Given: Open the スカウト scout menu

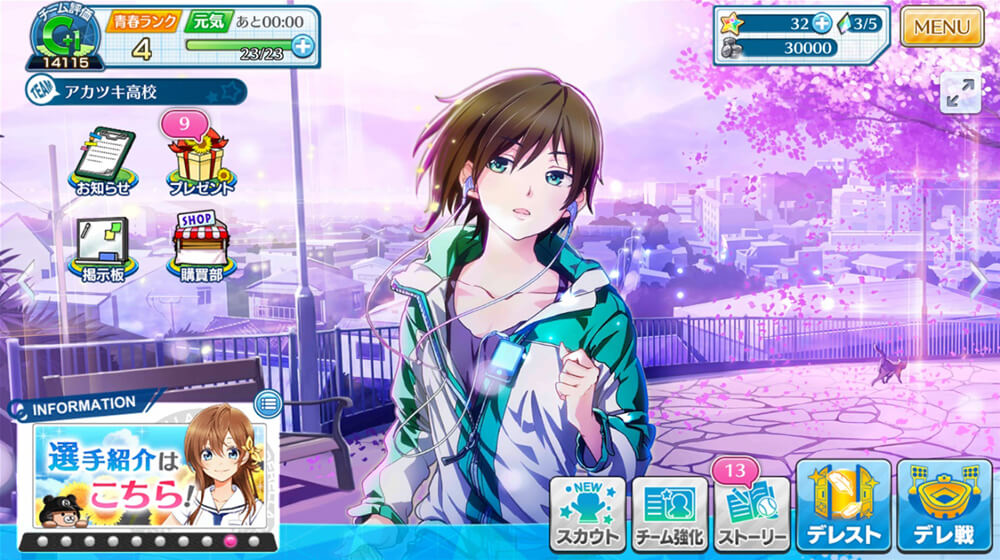Looking at the screenshot, I should 587,513.
